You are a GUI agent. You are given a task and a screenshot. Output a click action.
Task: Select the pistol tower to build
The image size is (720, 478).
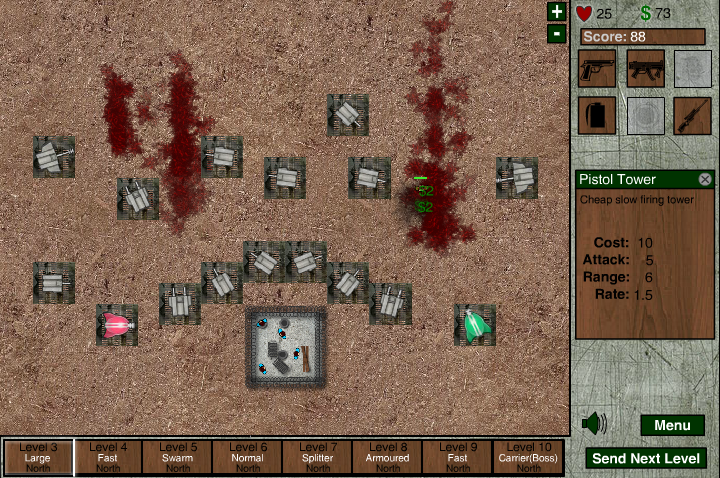coord(597,68)
